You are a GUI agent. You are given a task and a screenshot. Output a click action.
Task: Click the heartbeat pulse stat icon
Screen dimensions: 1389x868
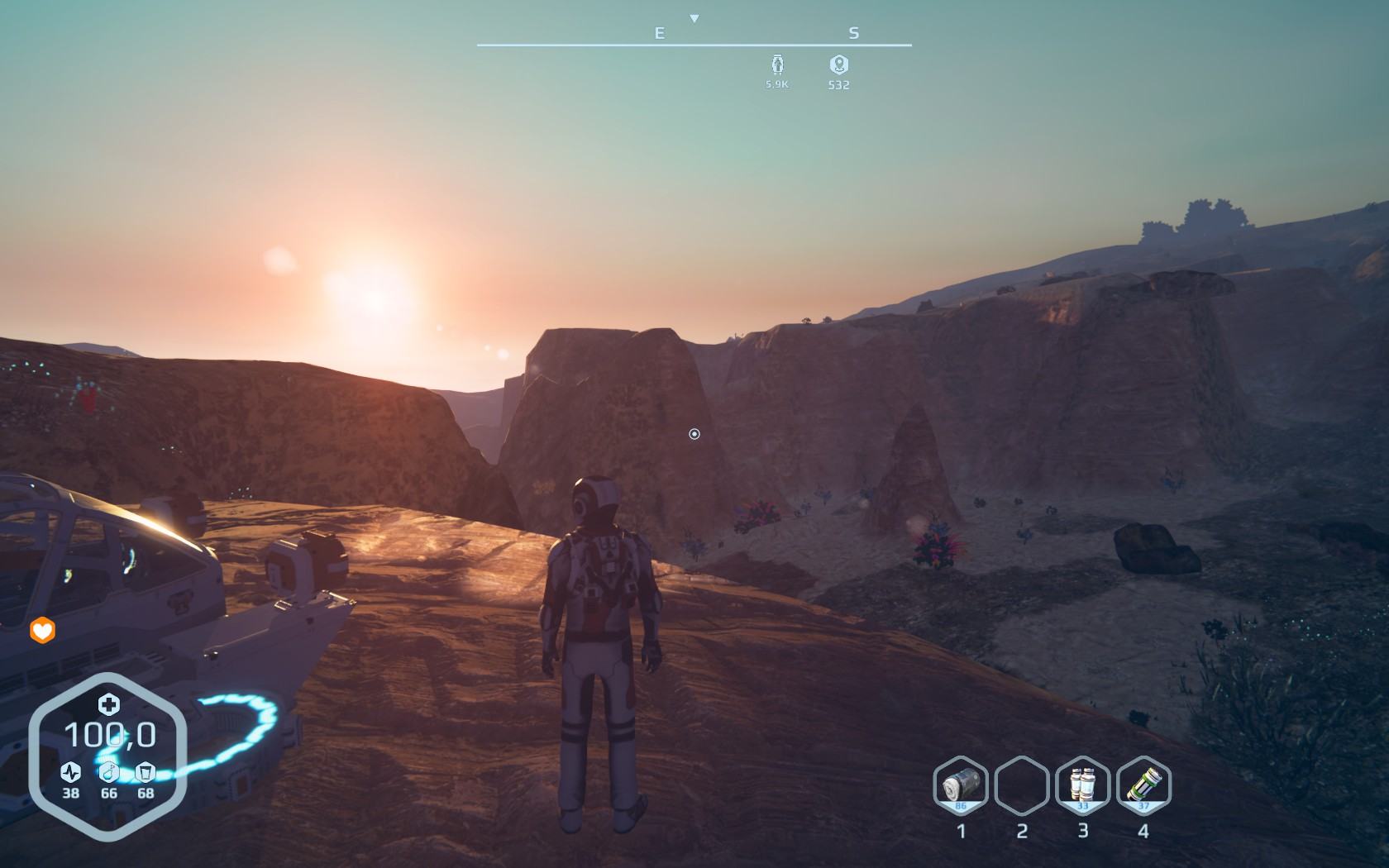pos(71,772)
